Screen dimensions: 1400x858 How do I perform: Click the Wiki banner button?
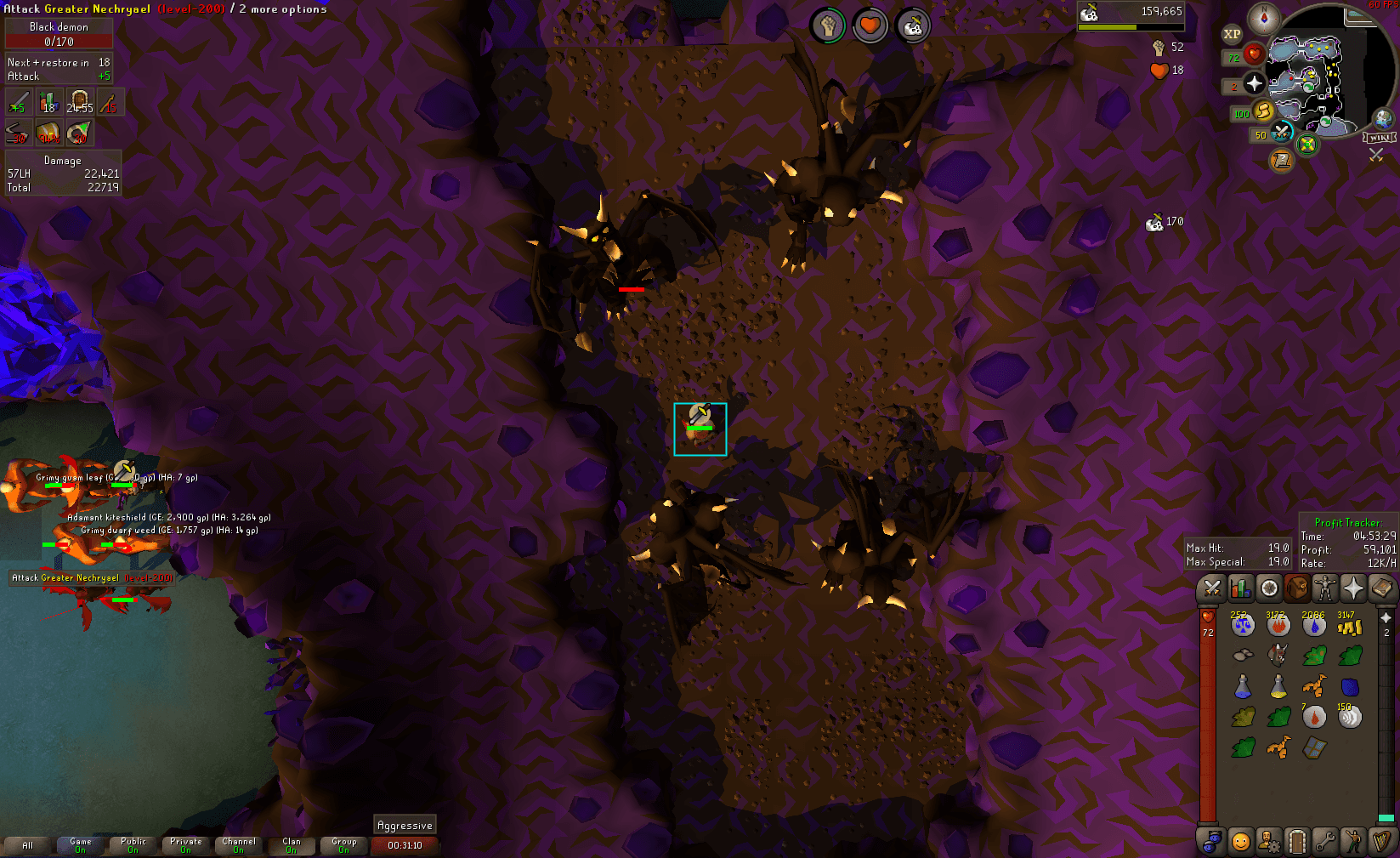[x=1379, y=138]
